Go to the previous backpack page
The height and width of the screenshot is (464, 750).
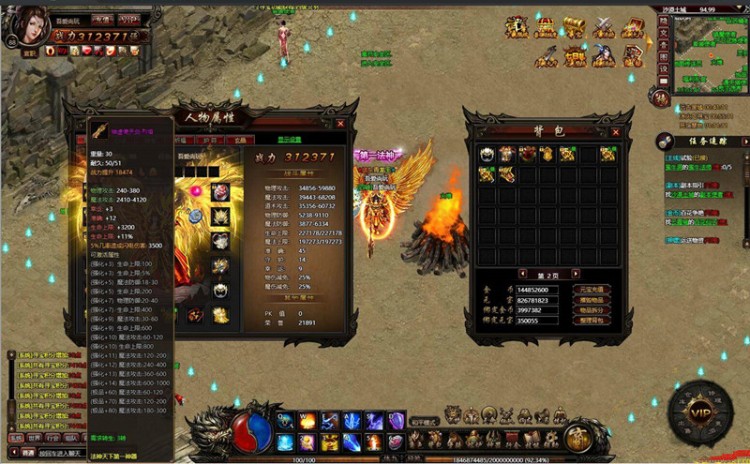click(522, 273)
